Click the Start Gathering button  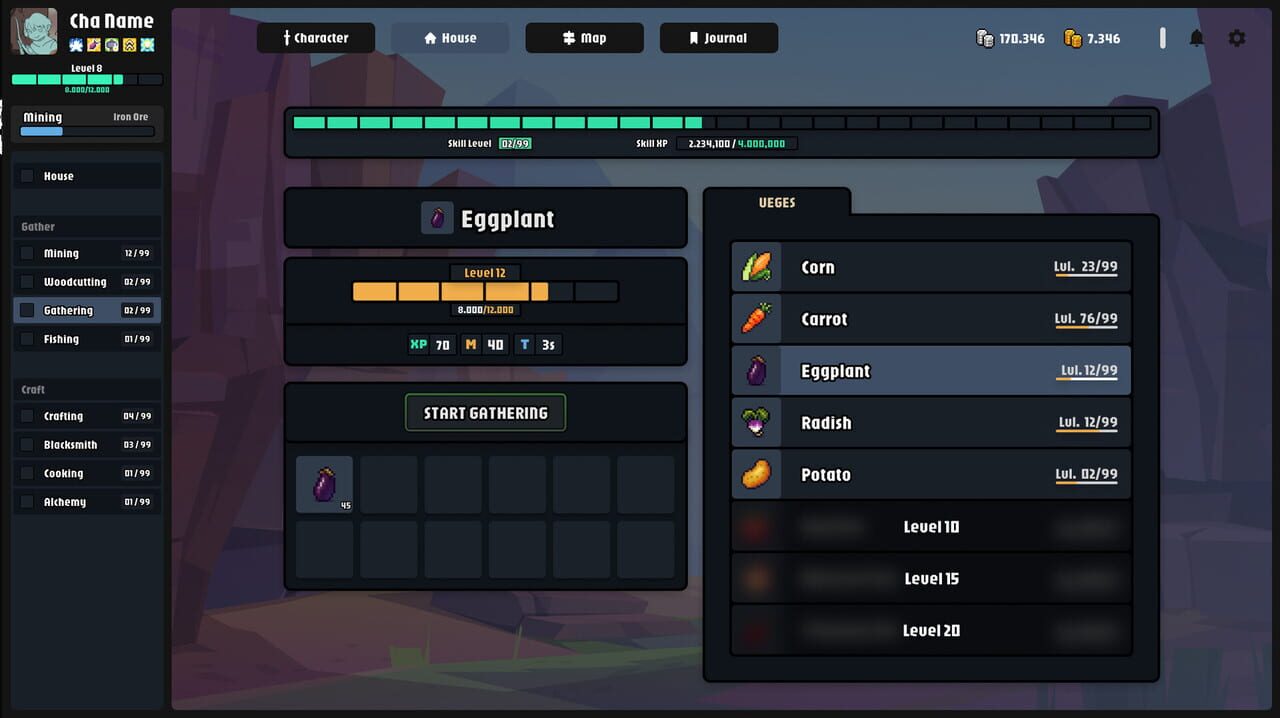(x=485, y=412)
